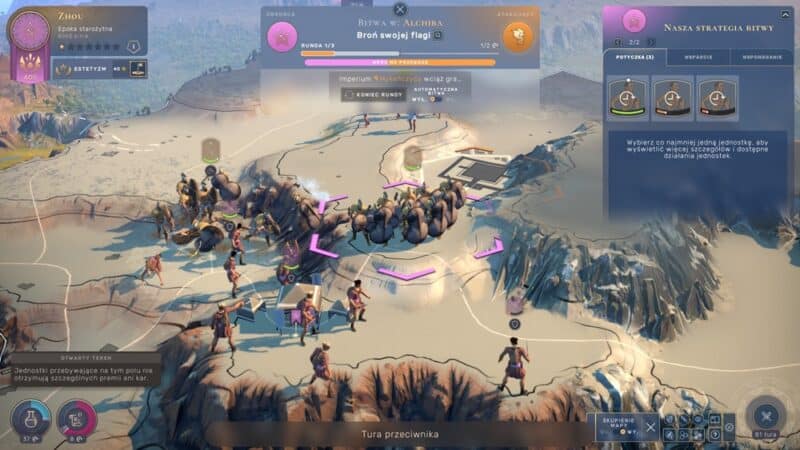Click the pink defender emblem in battle banner
This screenshot has height=450, width=800.
(x=284, y=38)
